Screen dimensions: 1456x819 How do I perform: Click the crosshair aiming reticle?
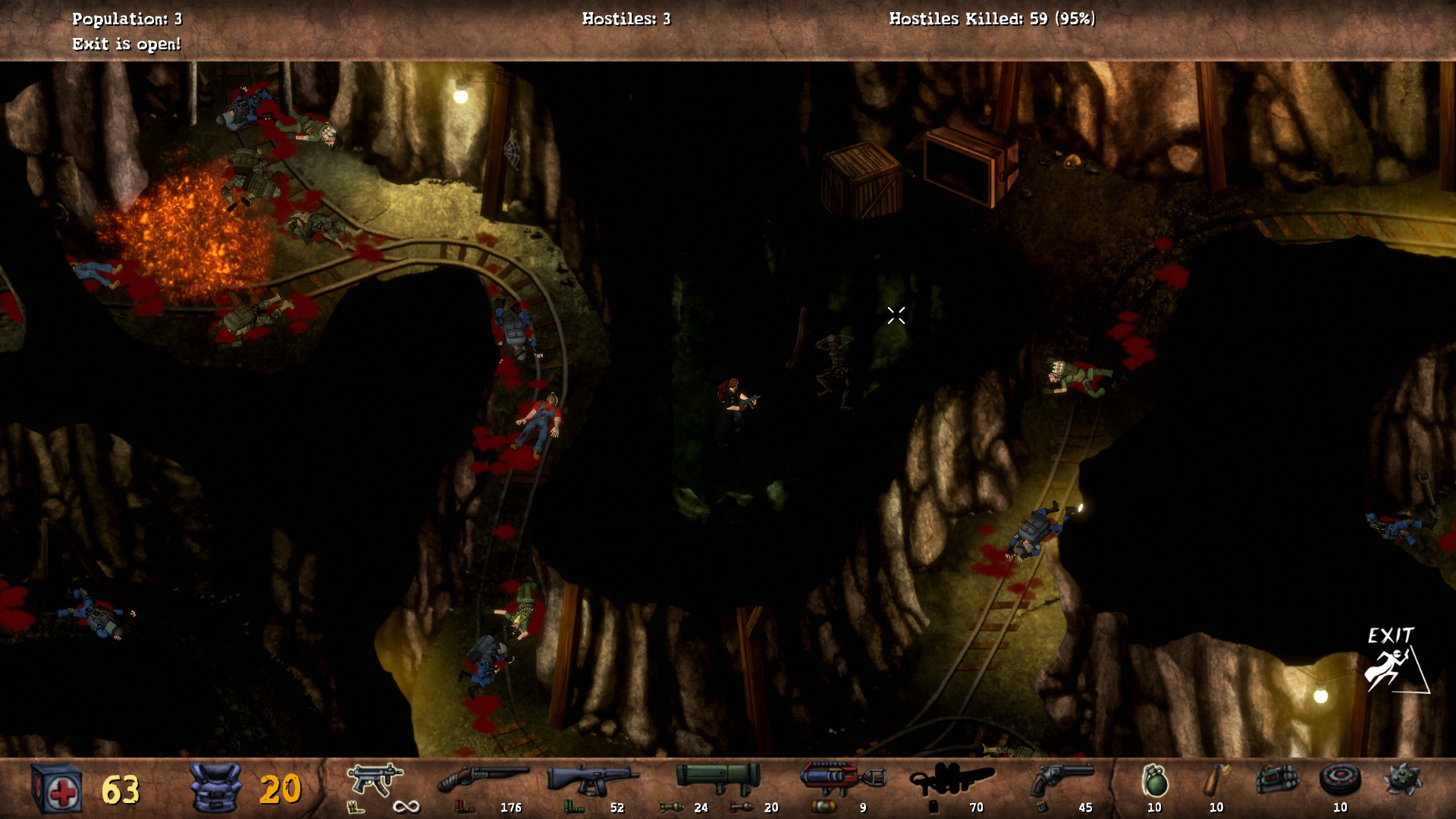(895, 315)
